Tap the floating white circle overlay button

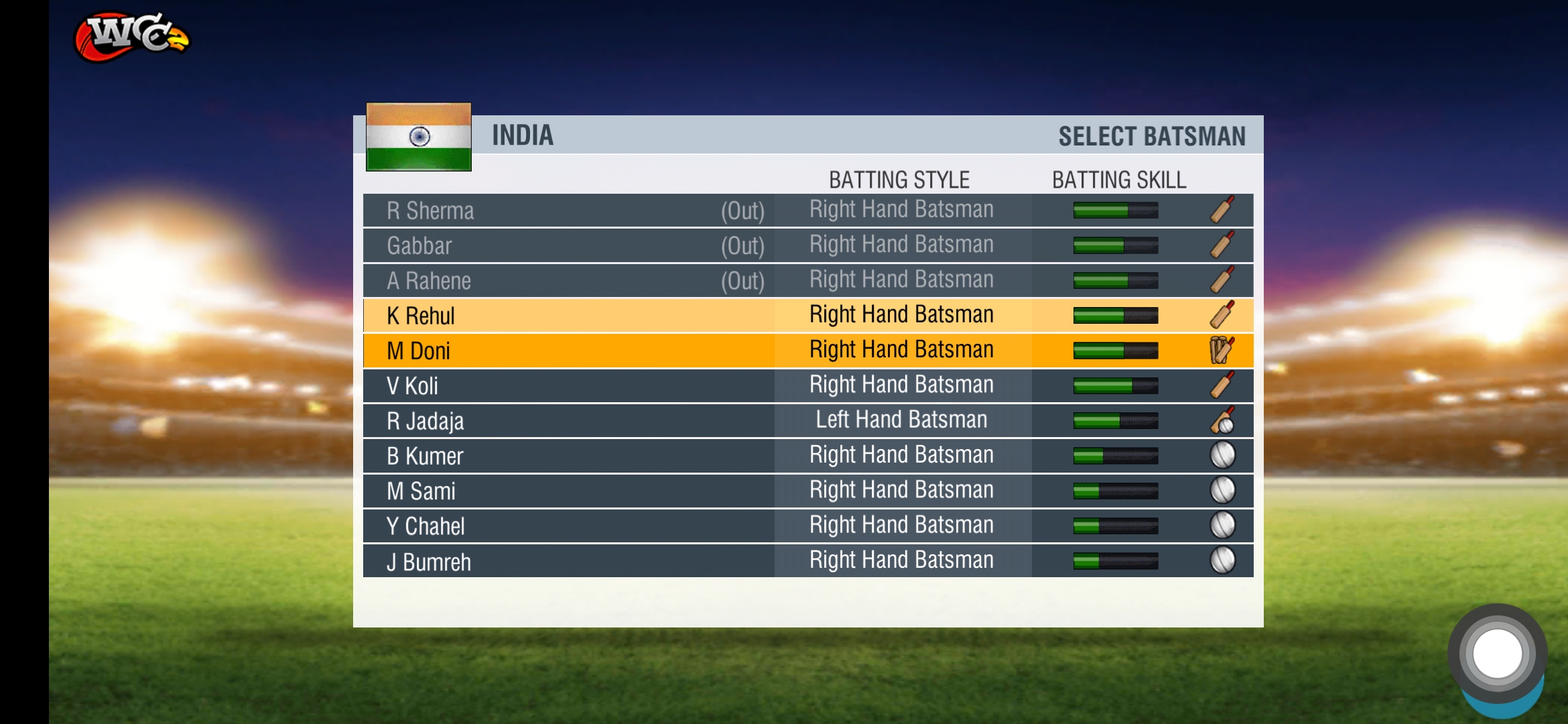pyautogui.click(x=1497, y=654)
